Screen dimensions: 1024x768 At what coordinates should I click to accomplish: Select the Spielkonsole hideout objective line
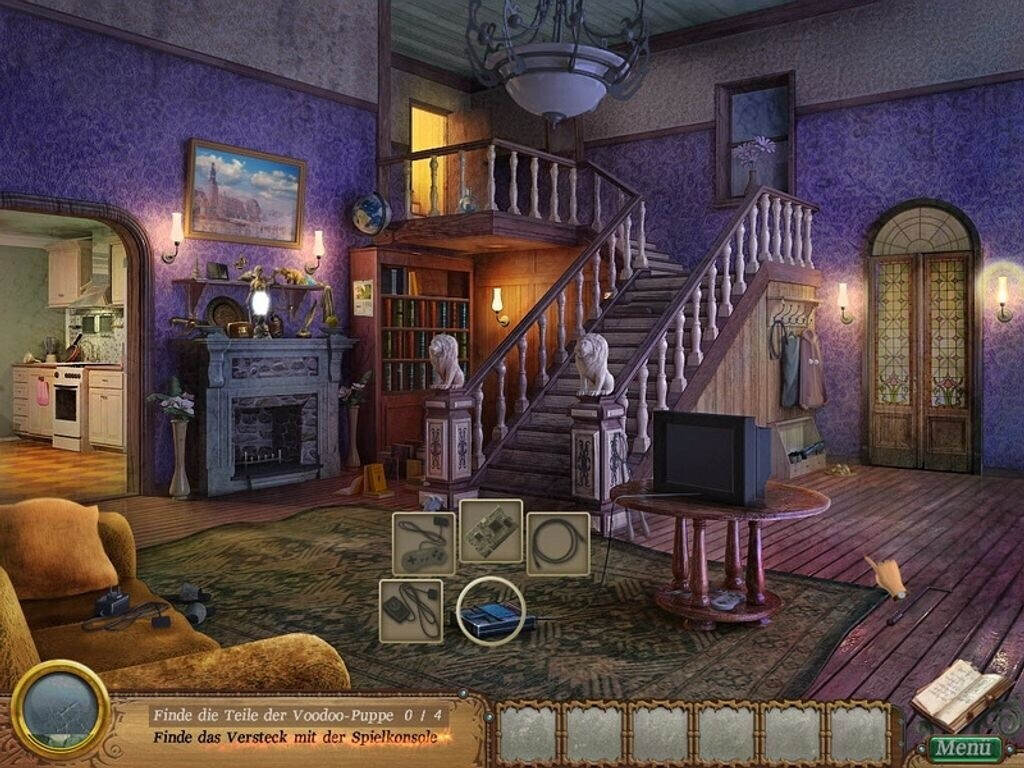click(299, 738)
